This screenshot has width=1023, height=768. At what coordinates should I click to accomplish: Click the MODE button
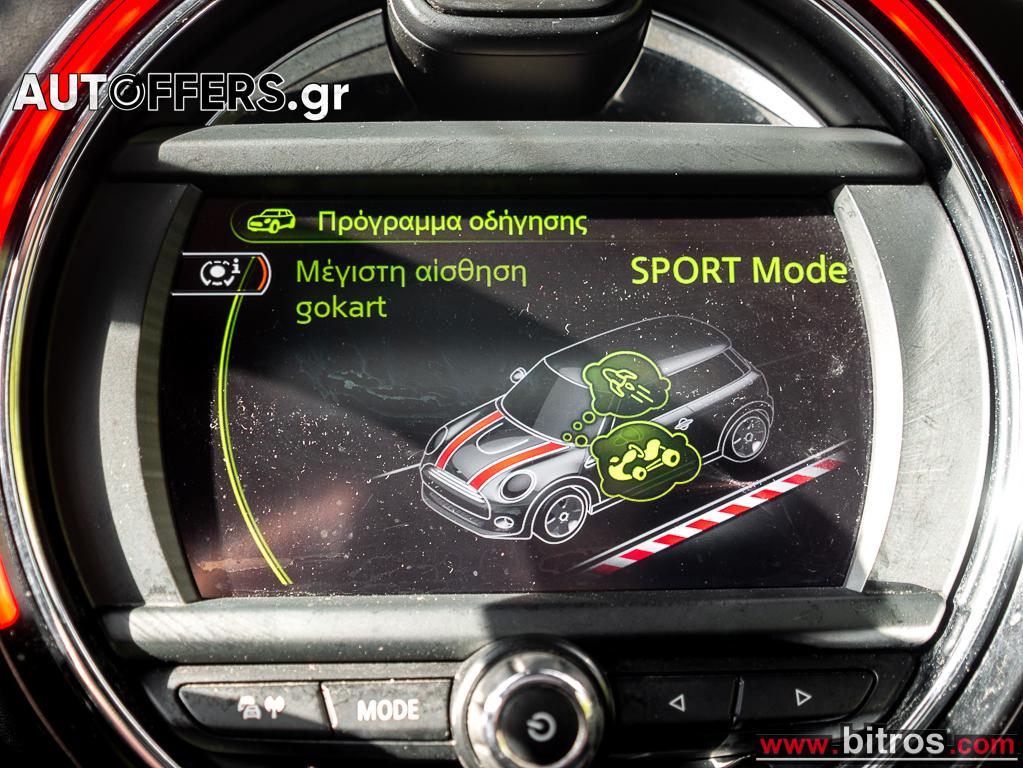[x=388, y=710]
